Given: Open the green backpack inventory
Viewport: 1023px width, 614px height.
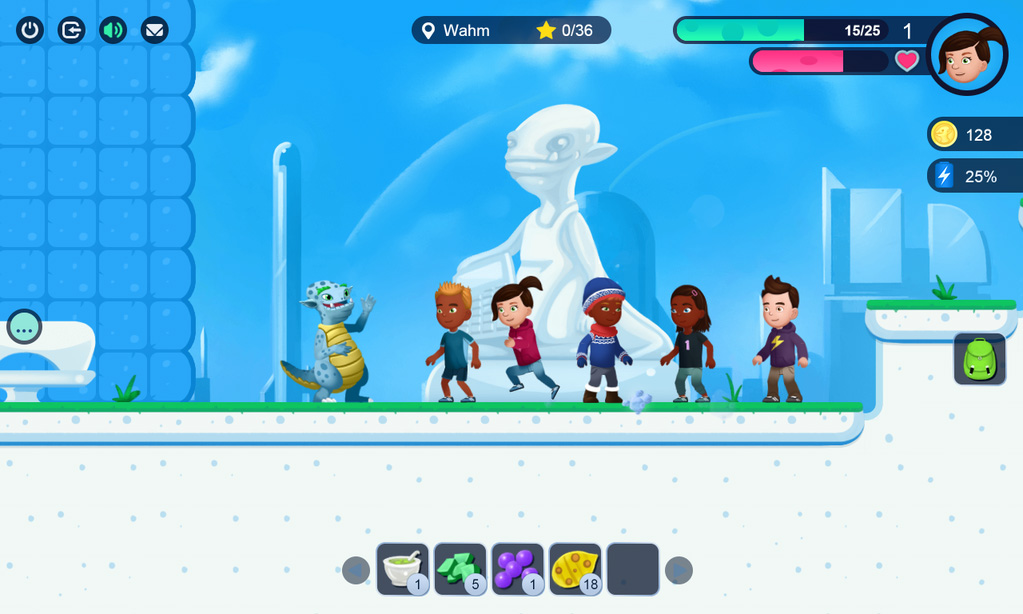Looking at the screenshot, I should coord(980,359).
